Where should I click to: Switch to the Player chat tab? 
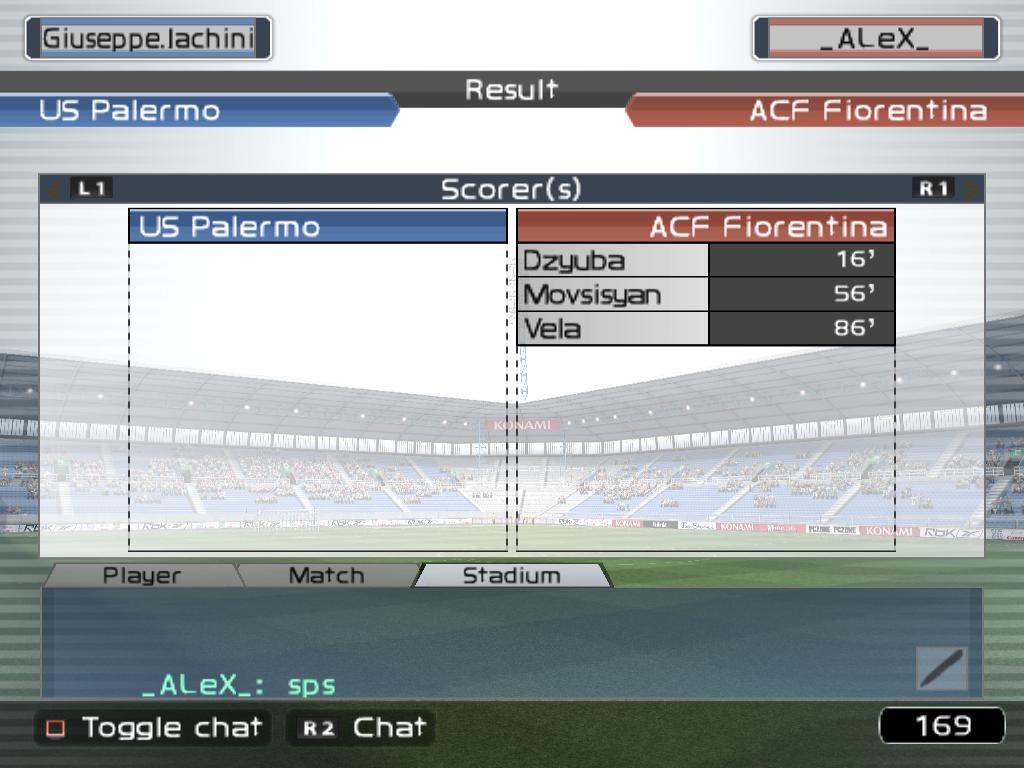[x=142, y=575]
